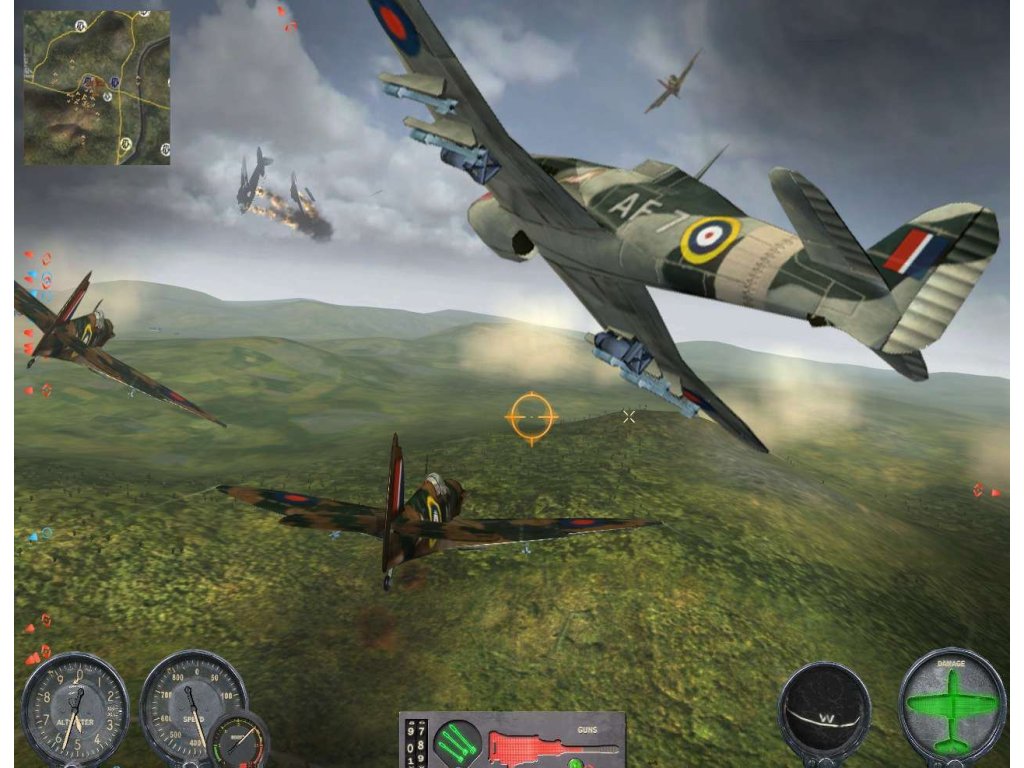Click the altimeter gauge

(75, 708)
